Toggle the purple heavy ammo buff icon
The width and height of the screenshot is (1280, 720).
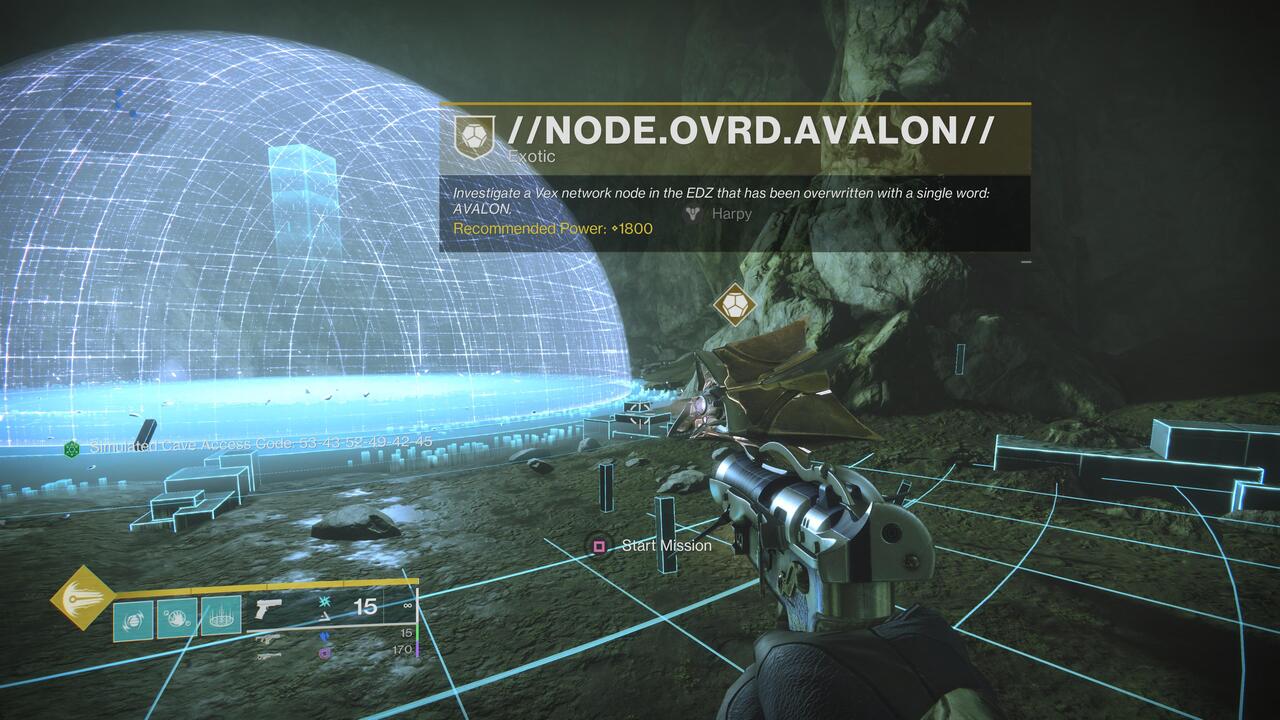pyautogui.click(x=323, y=653)
